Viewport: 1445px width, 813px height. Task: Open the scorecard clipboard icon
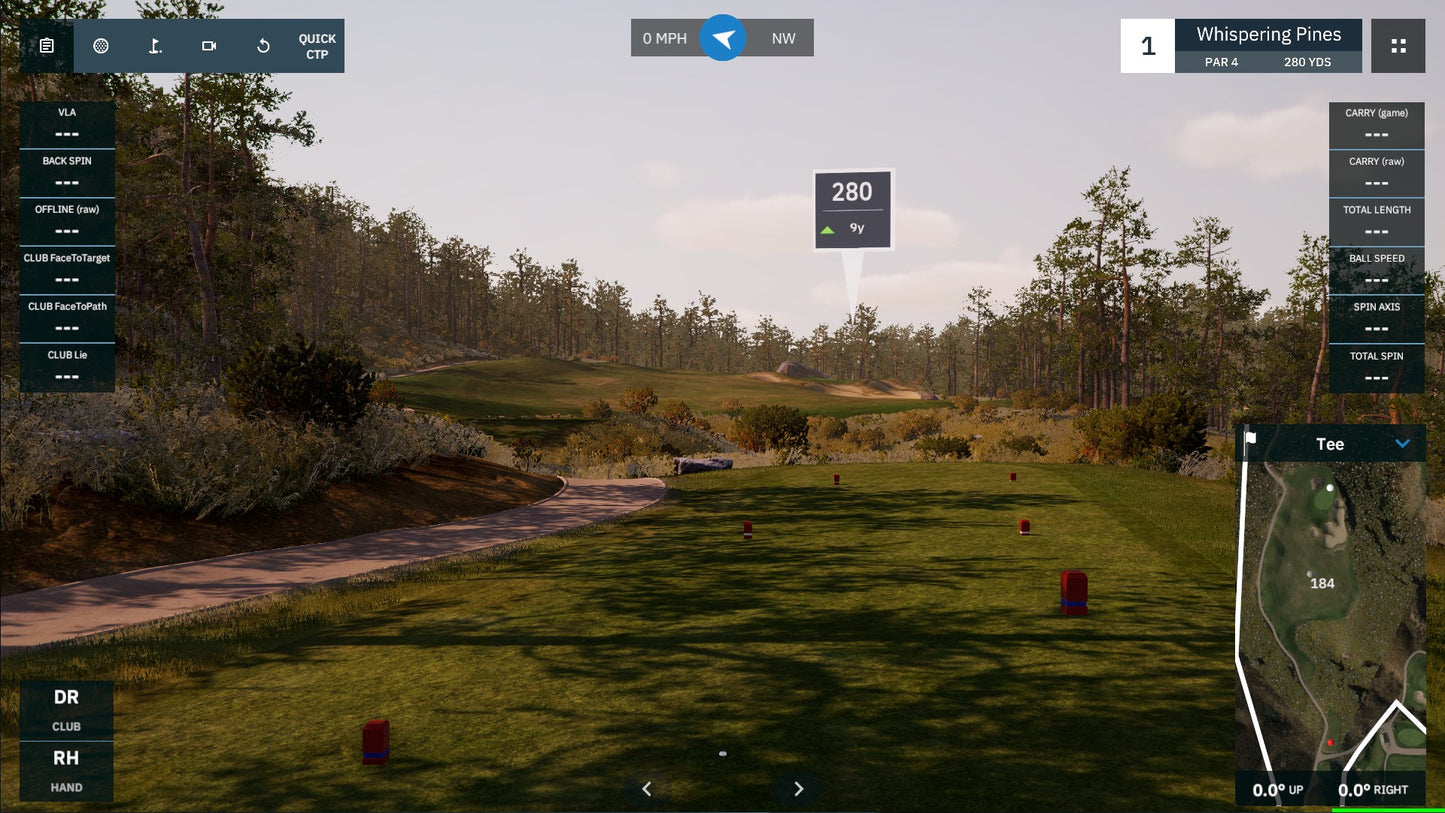tap(46, 46)
